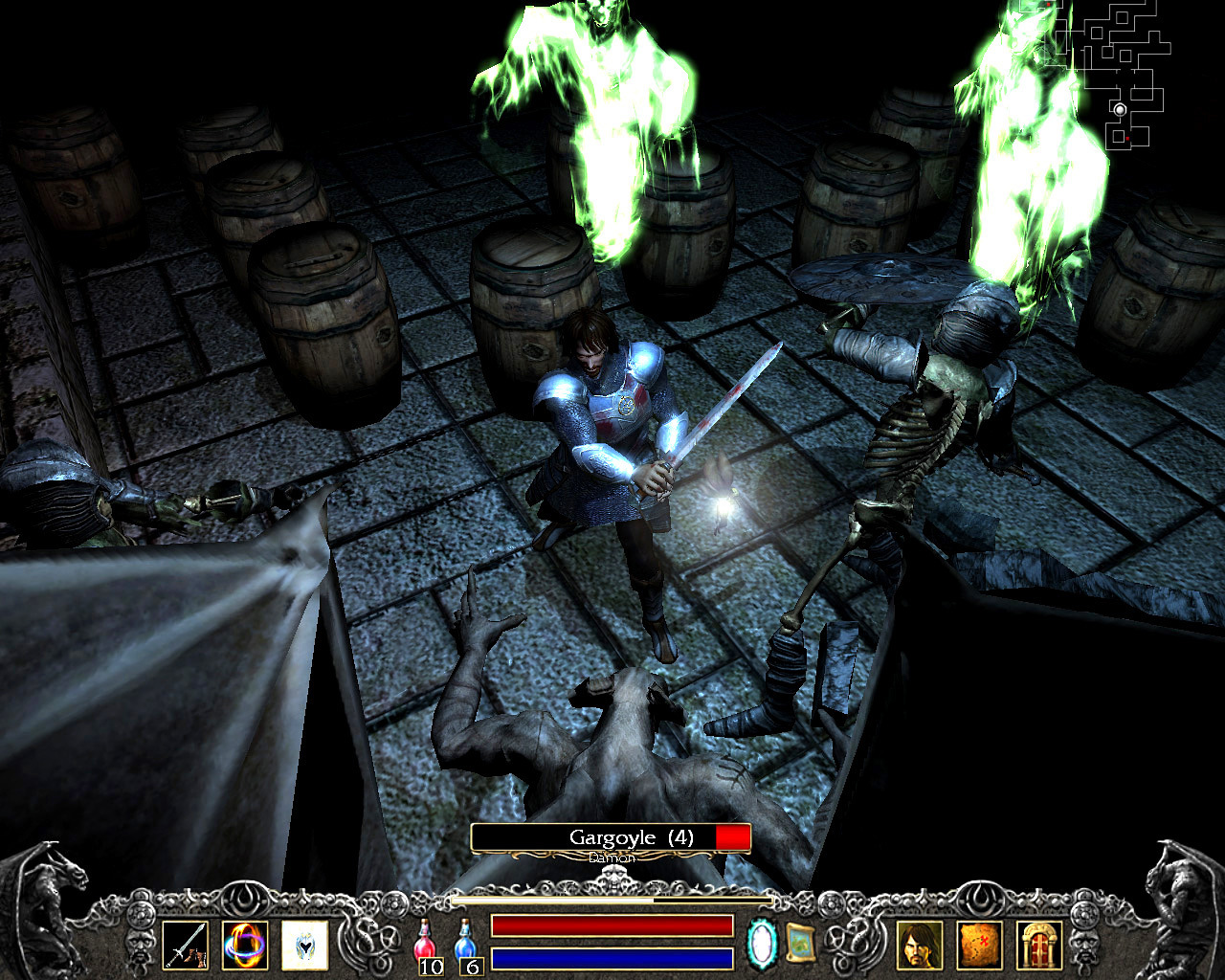Click the red potion counter showing 10
The width and height of the screenshot is (1225, 980).
click(x=432, y=968)
